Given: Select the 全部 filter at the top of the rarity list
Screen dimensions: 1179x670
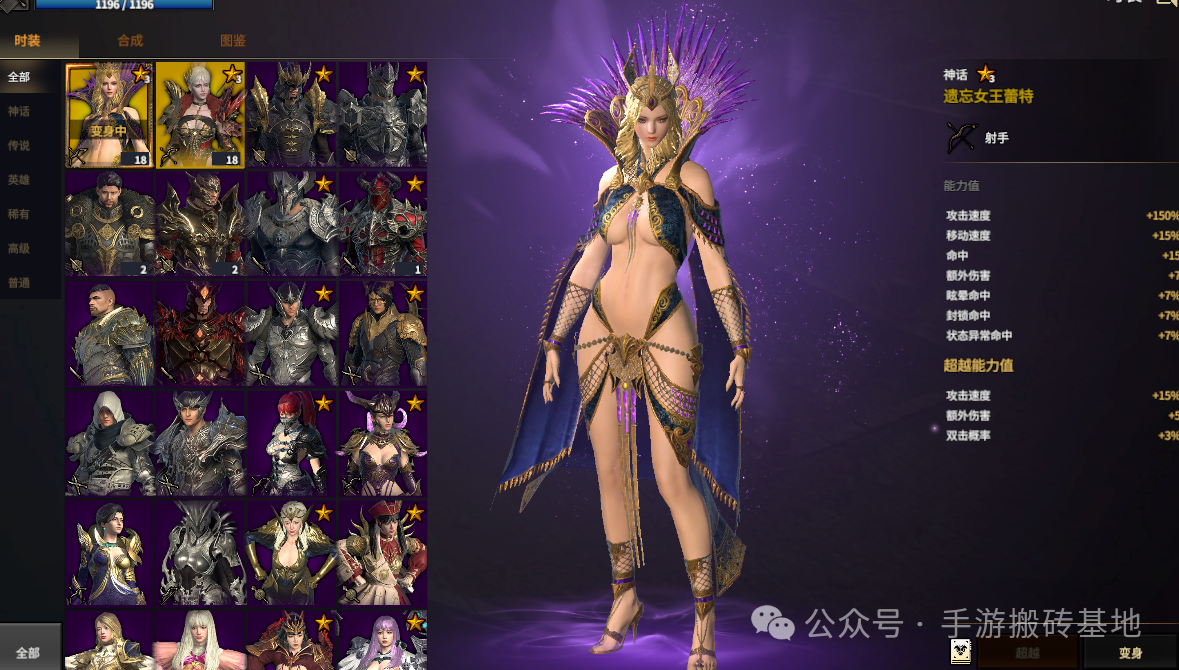Looking at the screenshot, I should pyautogui.click(x=19, y=77).
